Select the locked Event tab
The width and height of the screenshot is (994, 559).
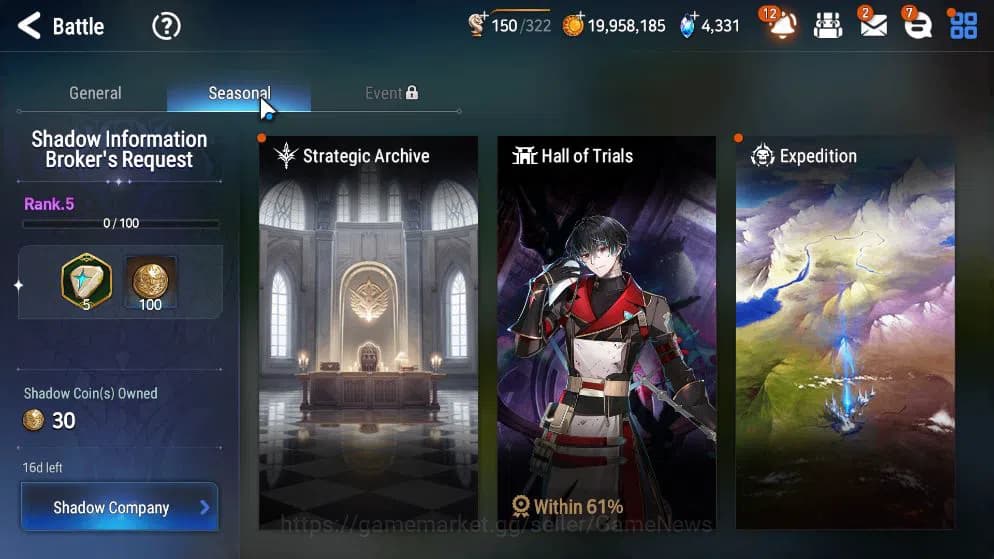pos(391,93)
